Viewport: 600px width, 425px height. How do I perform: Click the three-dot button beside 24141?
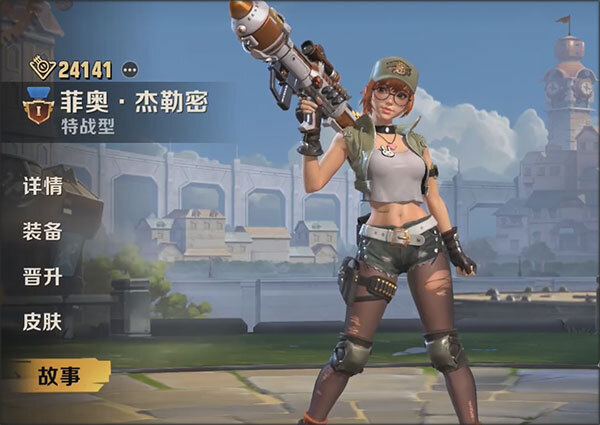(x=130, y=69)
